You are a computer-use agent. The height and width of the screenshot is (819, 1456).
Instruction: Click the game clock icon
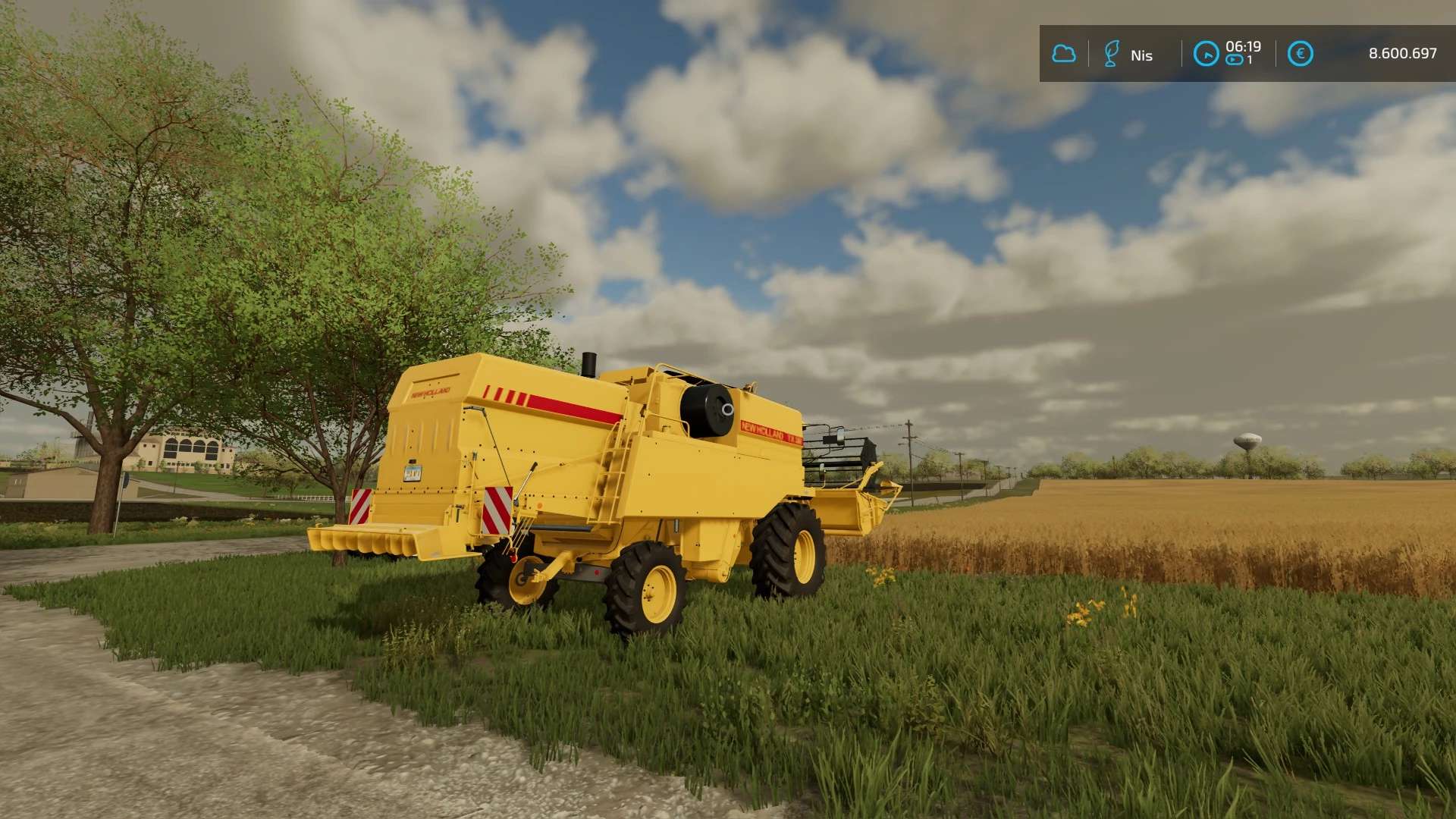1205,54
